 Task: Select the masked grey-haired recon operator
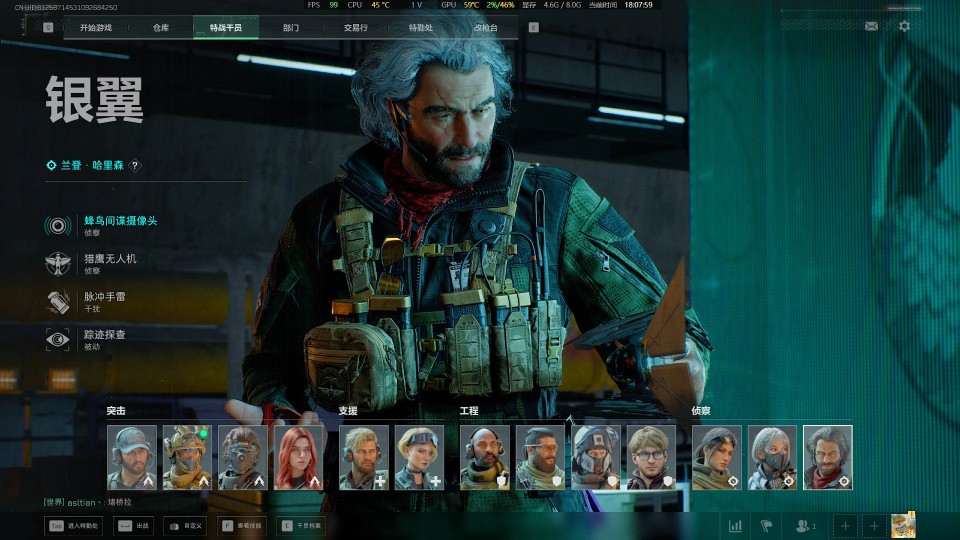772,457
